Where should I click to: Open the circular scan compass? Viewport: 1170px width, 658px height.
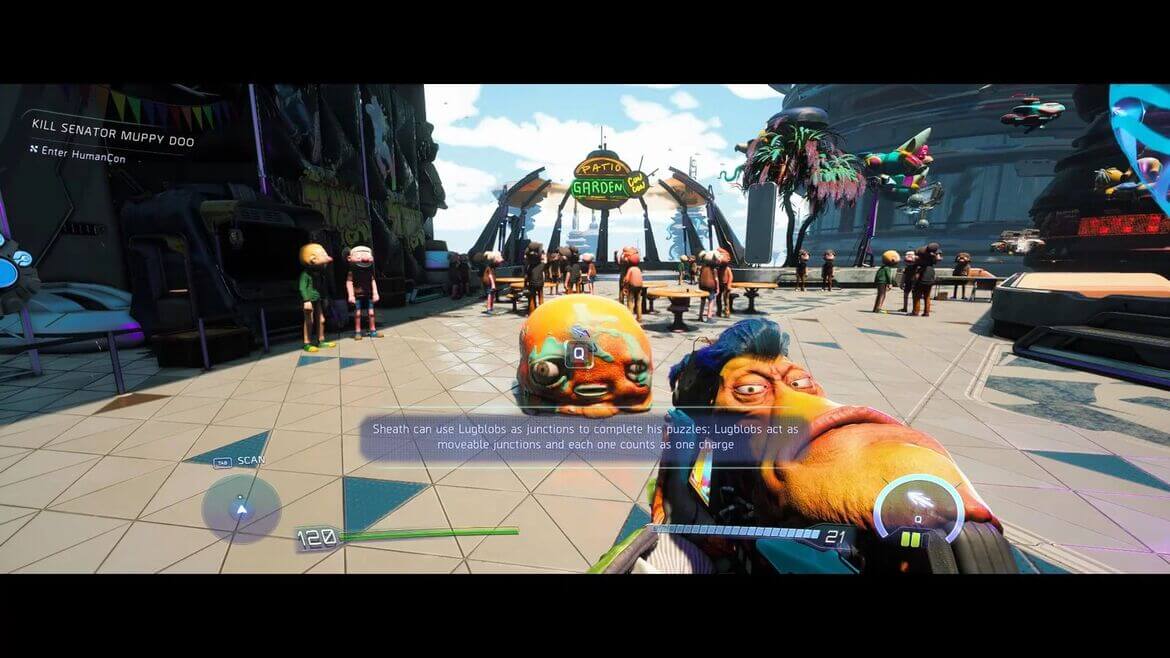click(x=241, y=508)
